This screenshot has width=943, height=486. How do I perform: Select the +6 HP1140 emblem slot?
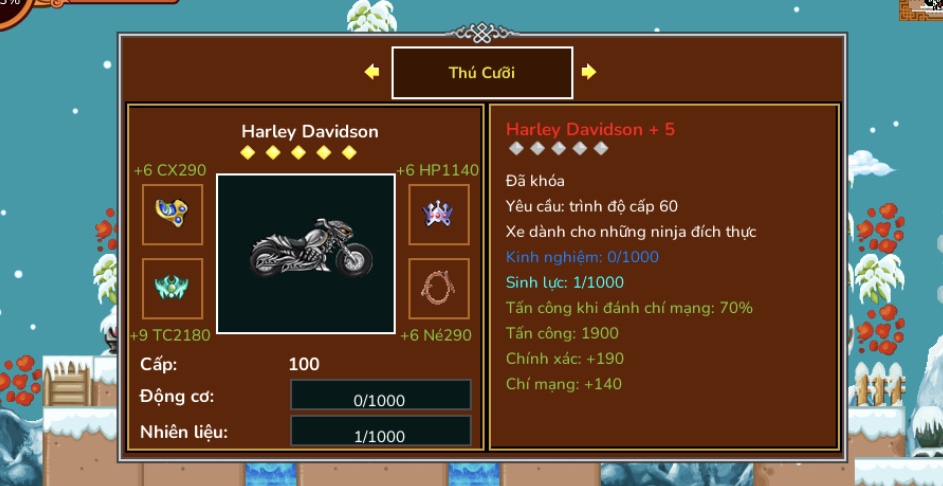tap(439, 214)
